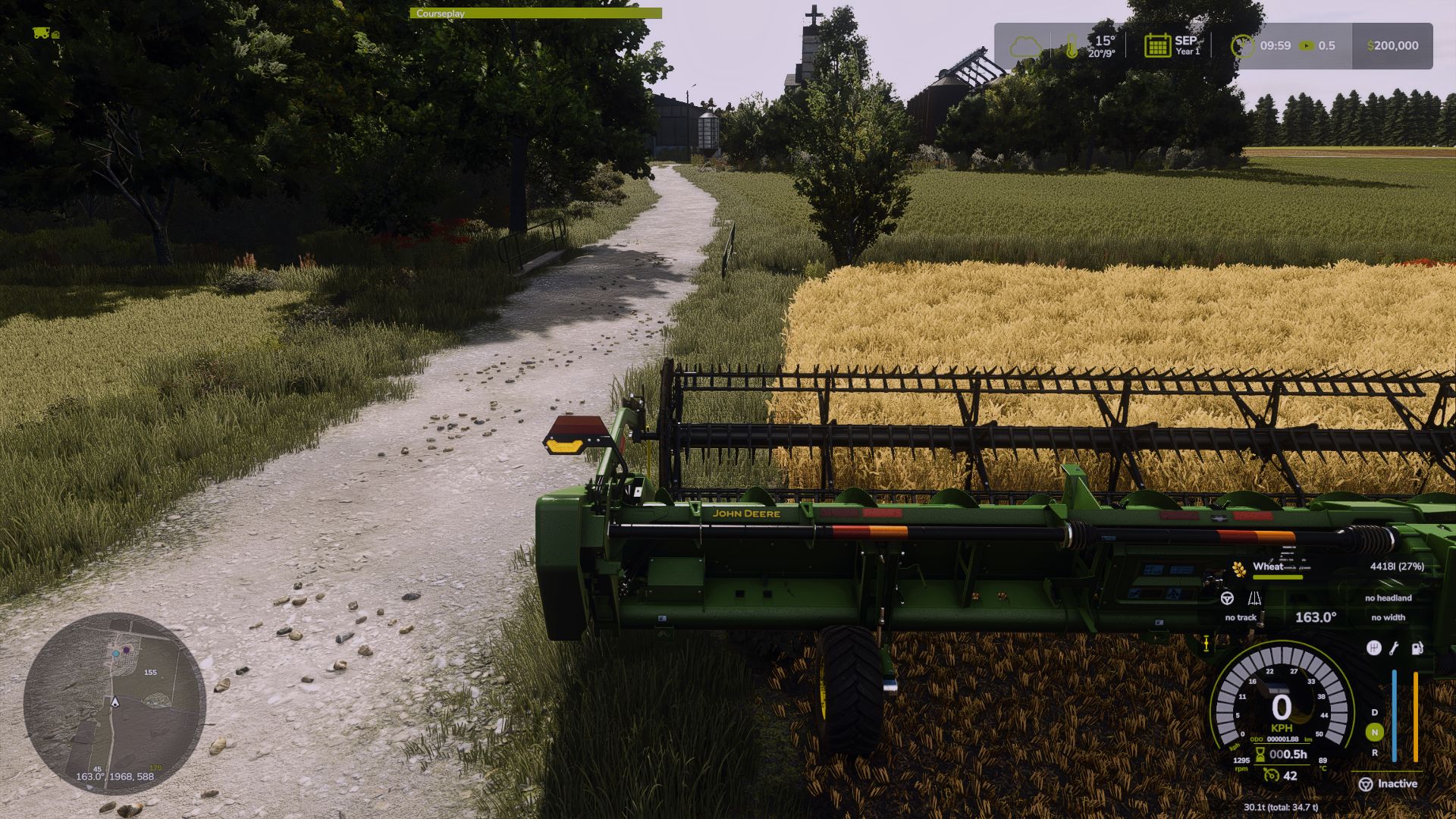1456x819 pixels.
Task: Click the gearbox shifter icon
Action: click(x=1373, y=648)
